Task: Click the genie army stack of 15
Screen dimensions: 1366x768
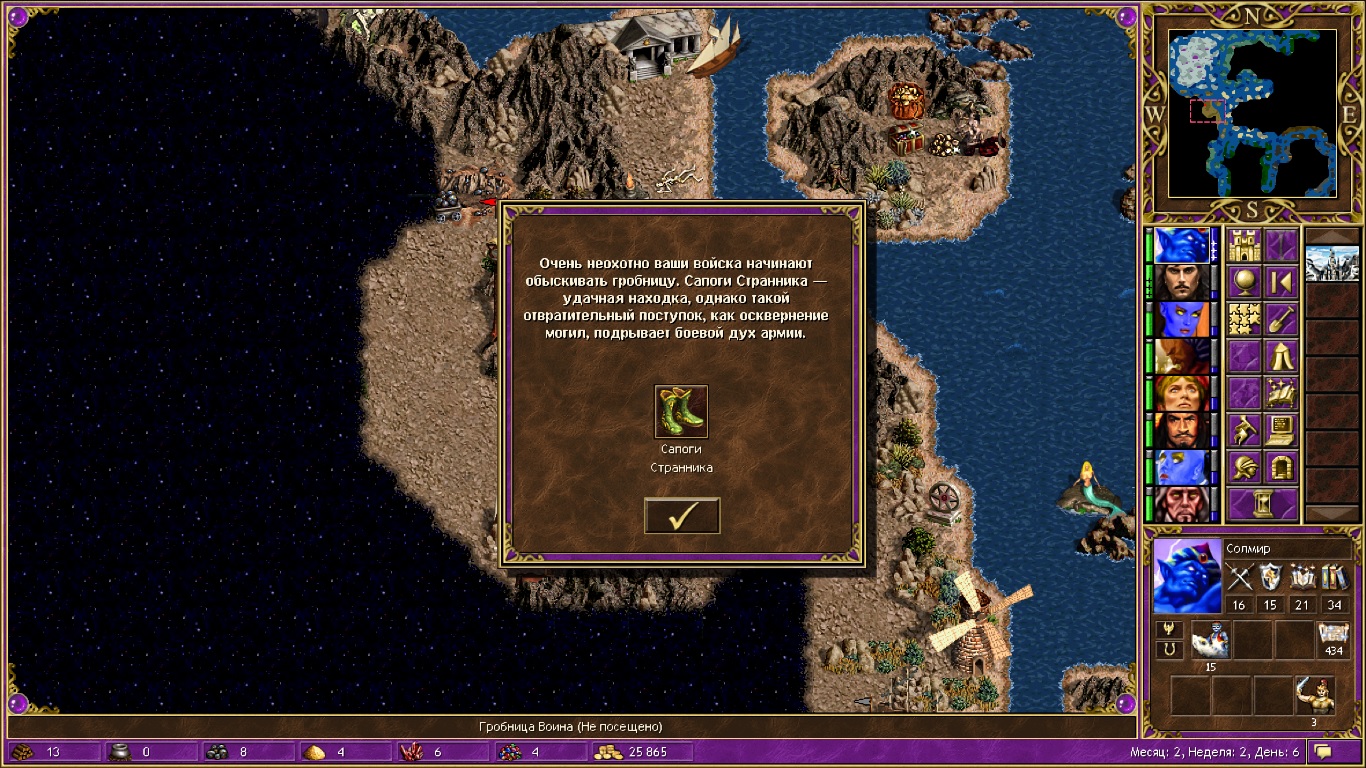Action: (1210, 639)
